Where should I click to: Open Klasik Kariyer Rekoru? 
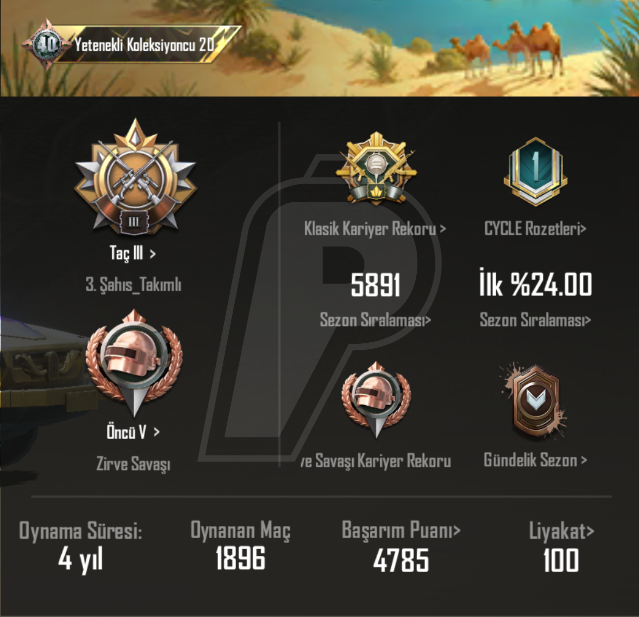point(375,229)
